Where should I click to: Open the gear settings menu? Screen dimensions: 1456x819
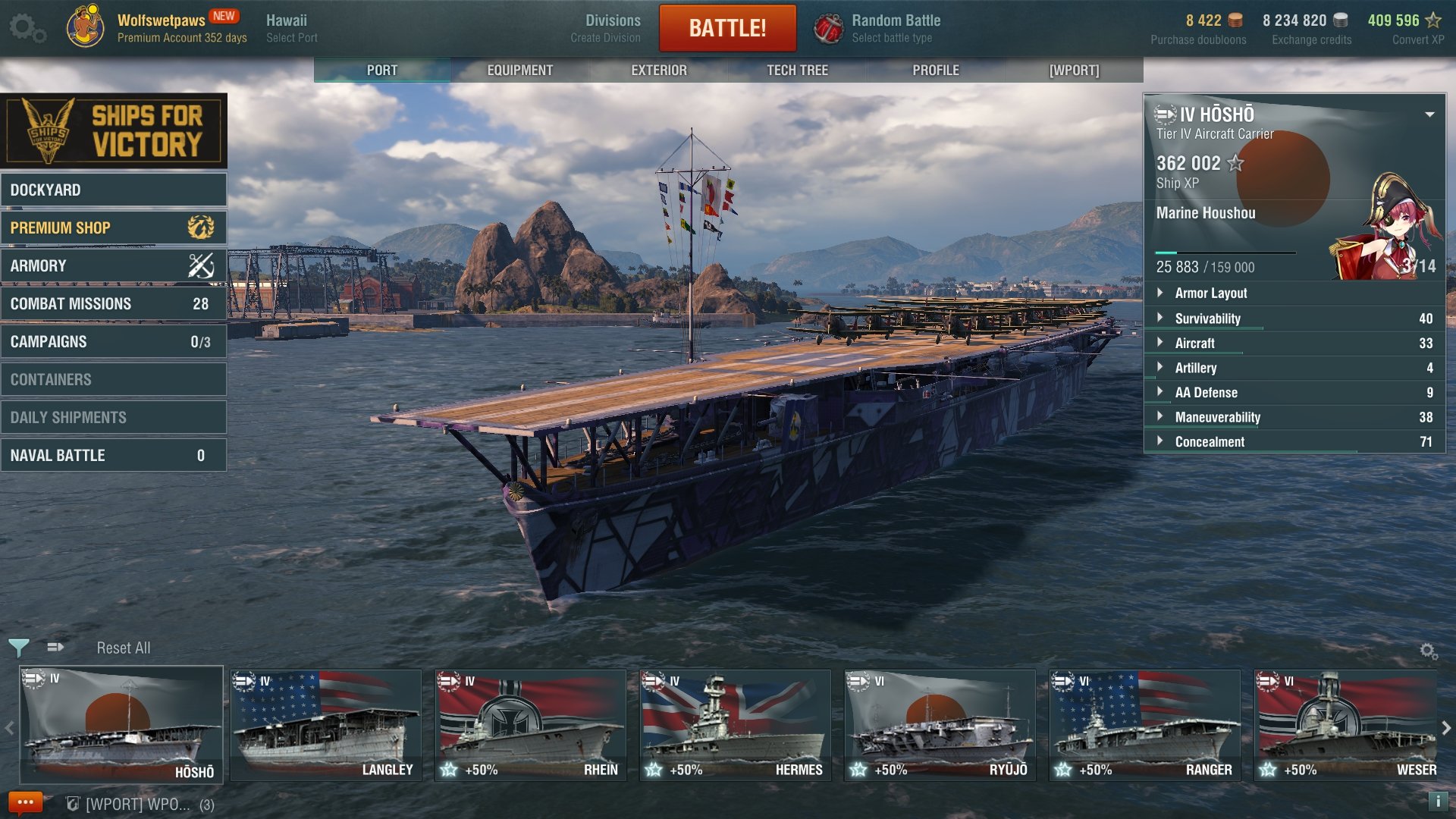tap(27, 28)
